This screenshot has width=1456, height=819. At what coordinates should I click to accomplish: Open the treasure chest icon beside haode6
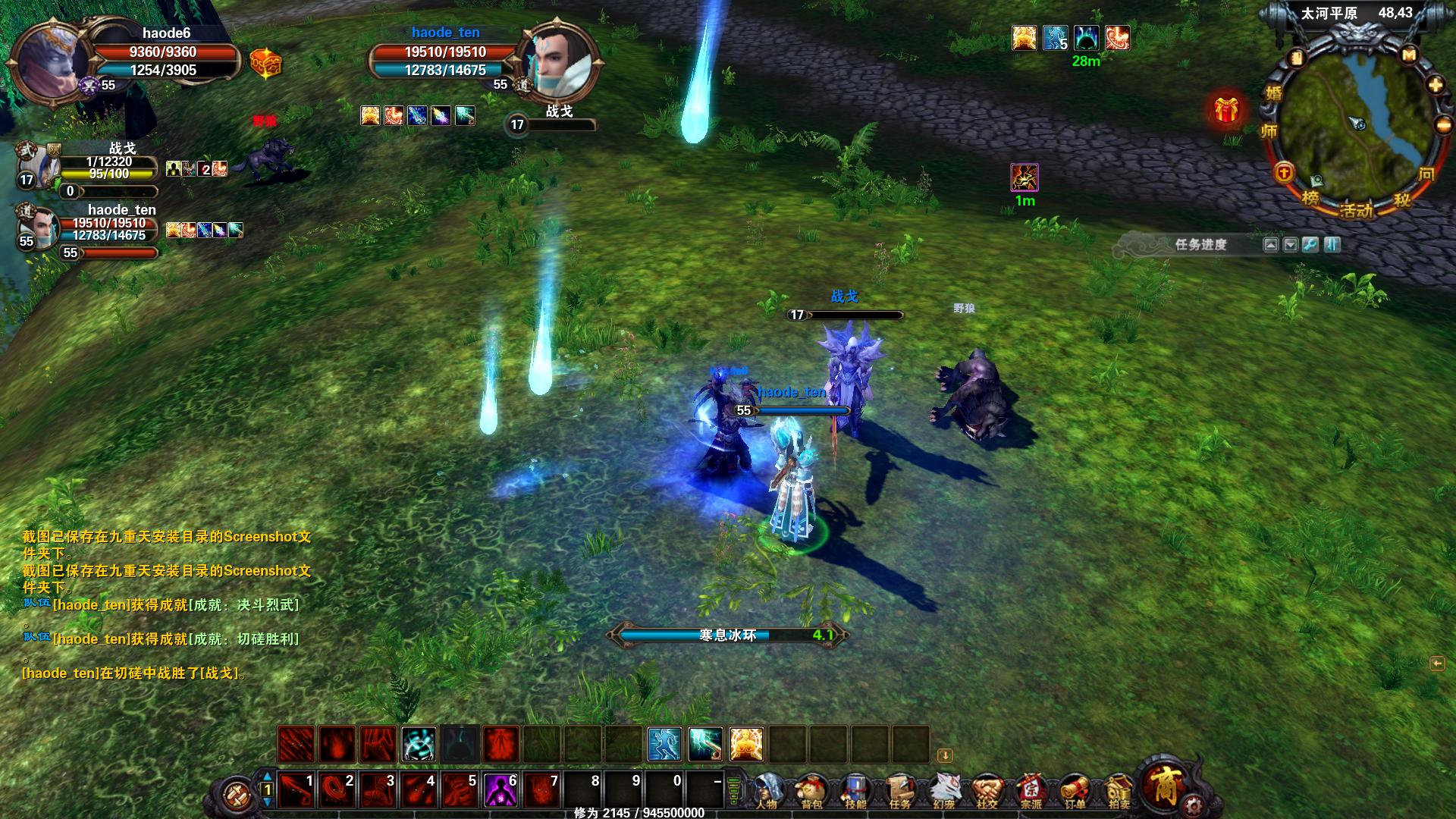click(265, 63)
